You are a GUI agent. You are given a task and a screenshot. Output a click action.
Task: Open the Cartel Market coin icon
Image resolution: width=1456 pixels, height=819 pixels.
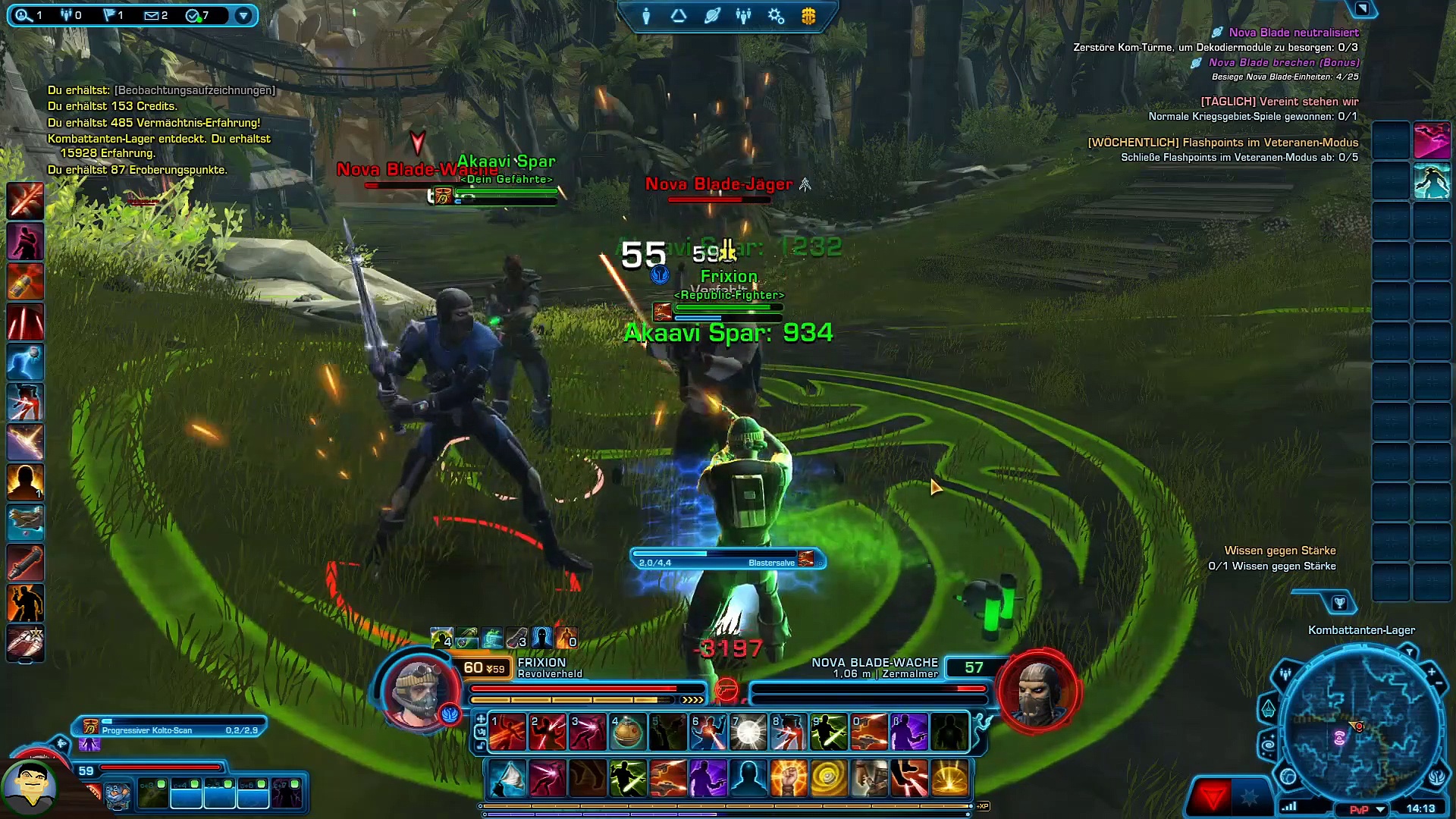[808, 16]
